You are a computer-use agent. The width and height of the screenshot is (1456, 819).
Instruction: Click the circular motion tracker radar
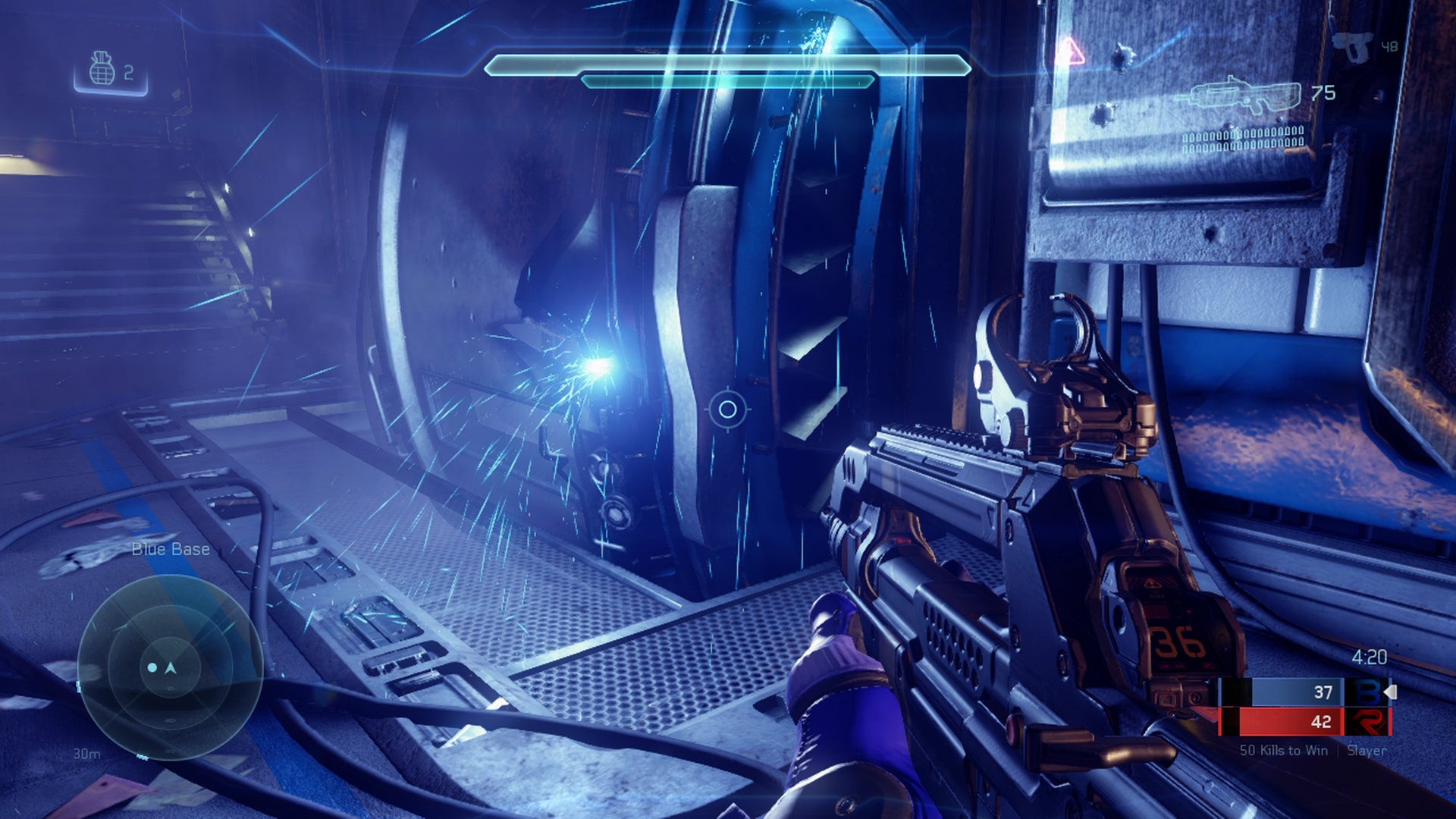point(171,667)
